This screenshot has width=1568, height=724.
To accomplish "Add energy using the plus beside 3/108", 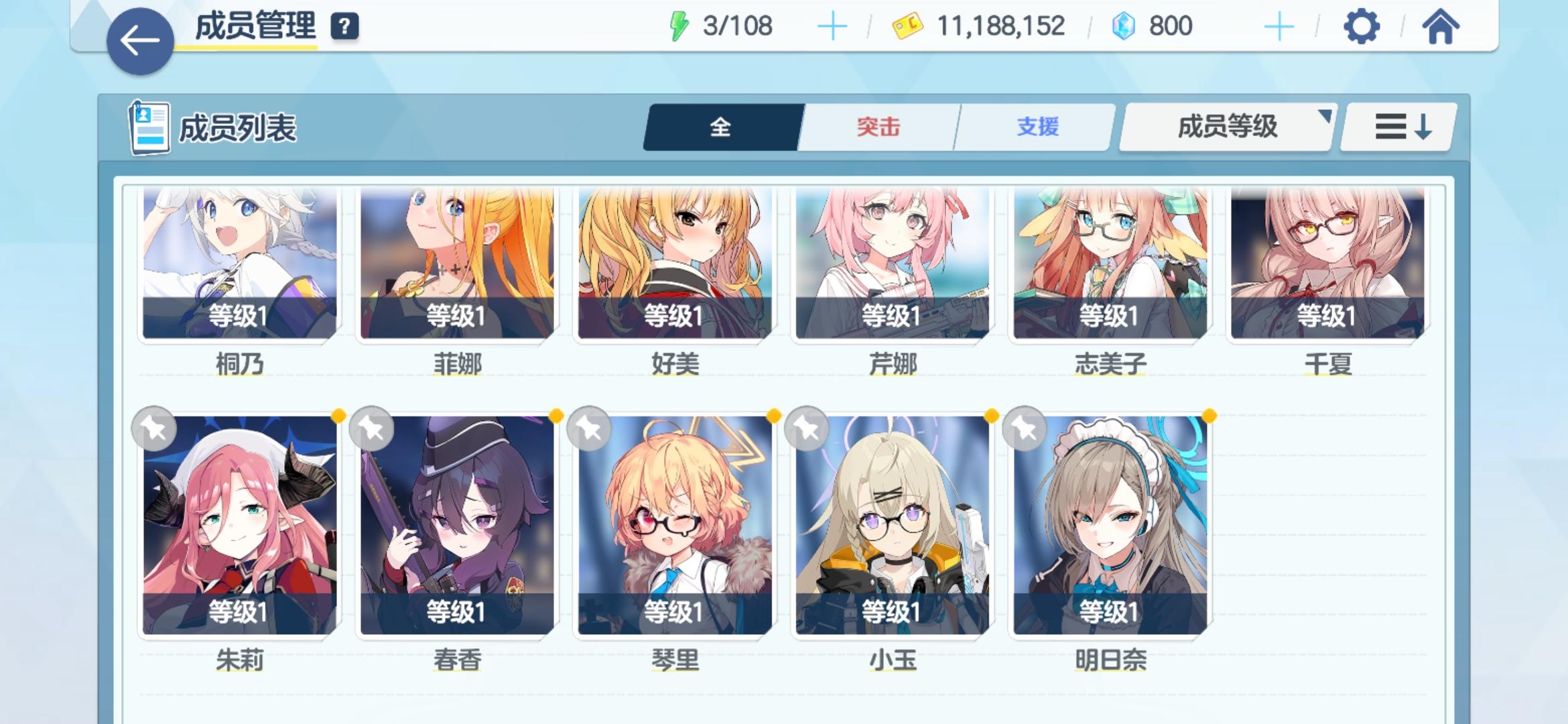I will (x=832, y=25).
